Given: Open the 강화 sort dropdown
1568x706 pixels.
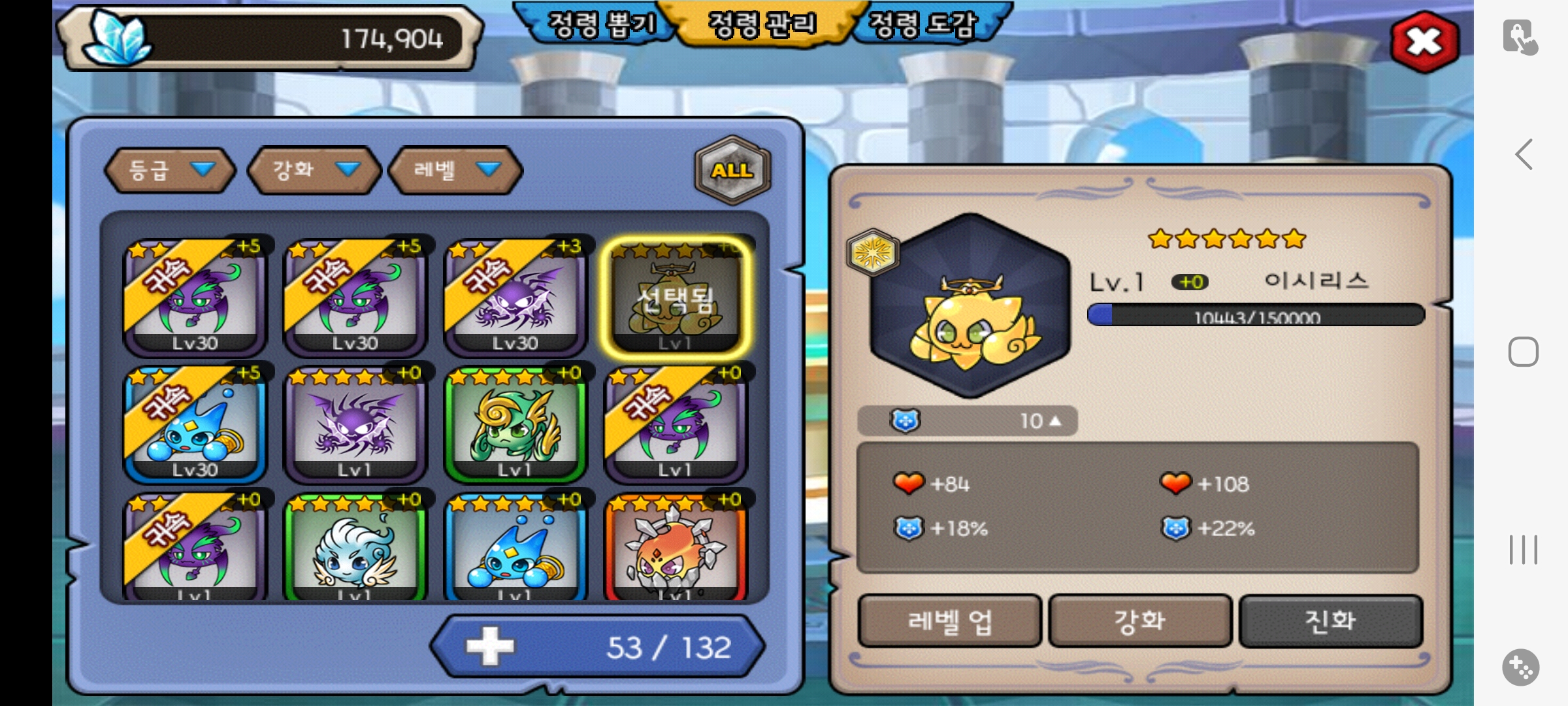Looking at the screenshot, I should point(315,170).
